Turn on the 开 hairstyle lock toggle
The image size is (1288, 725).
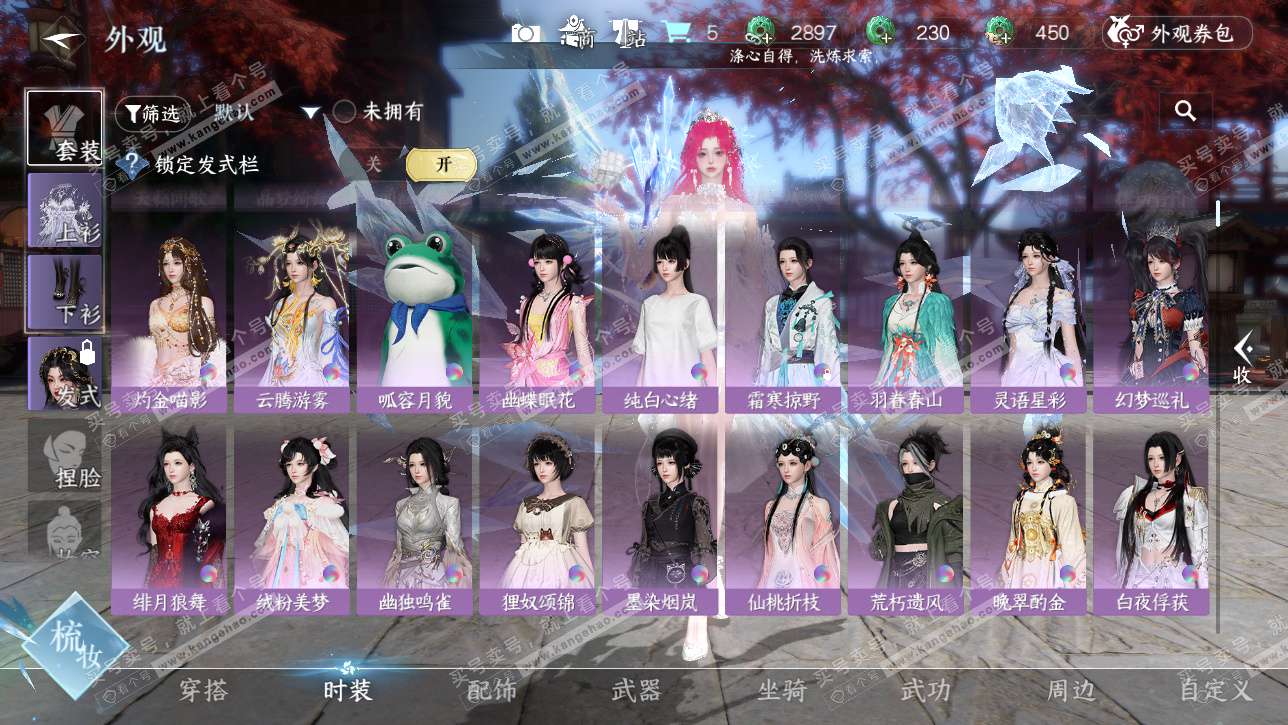pos(441,164)
